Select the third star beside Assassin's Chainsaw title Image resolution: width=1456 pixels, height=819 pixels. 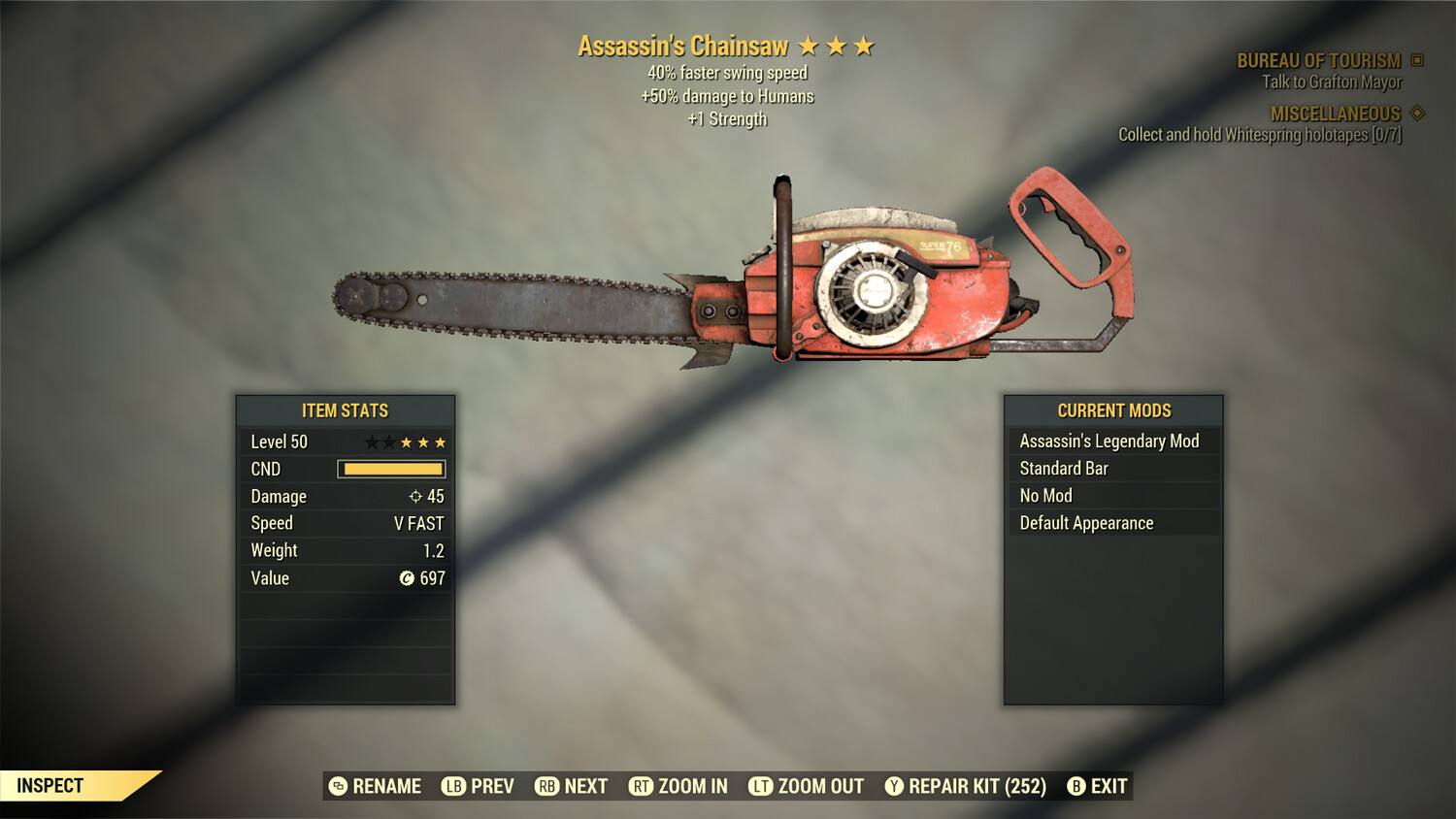pyautogui.click(x=862, y=45)
